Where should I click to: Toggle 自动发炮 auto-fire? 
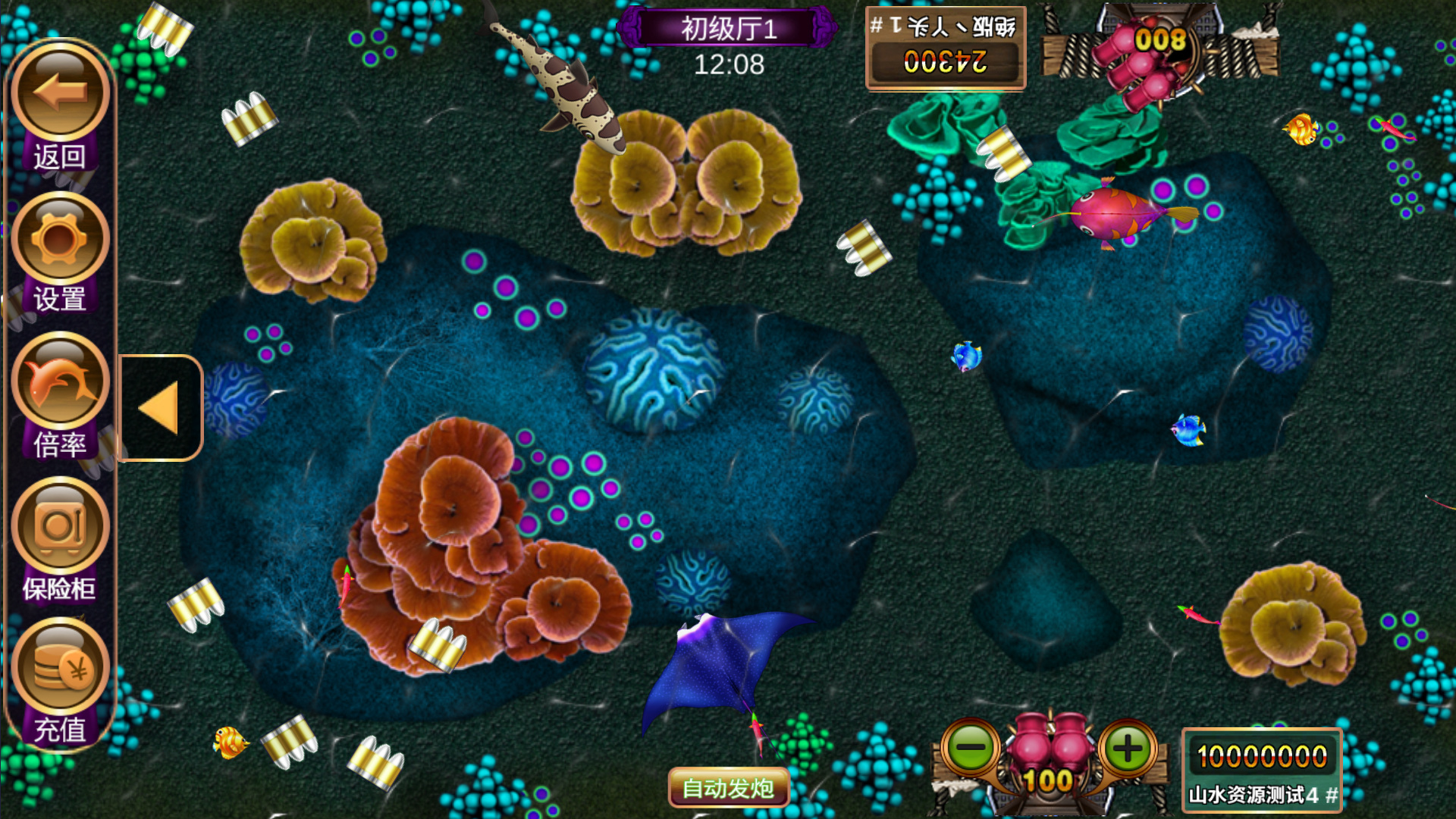coord(728,788)
